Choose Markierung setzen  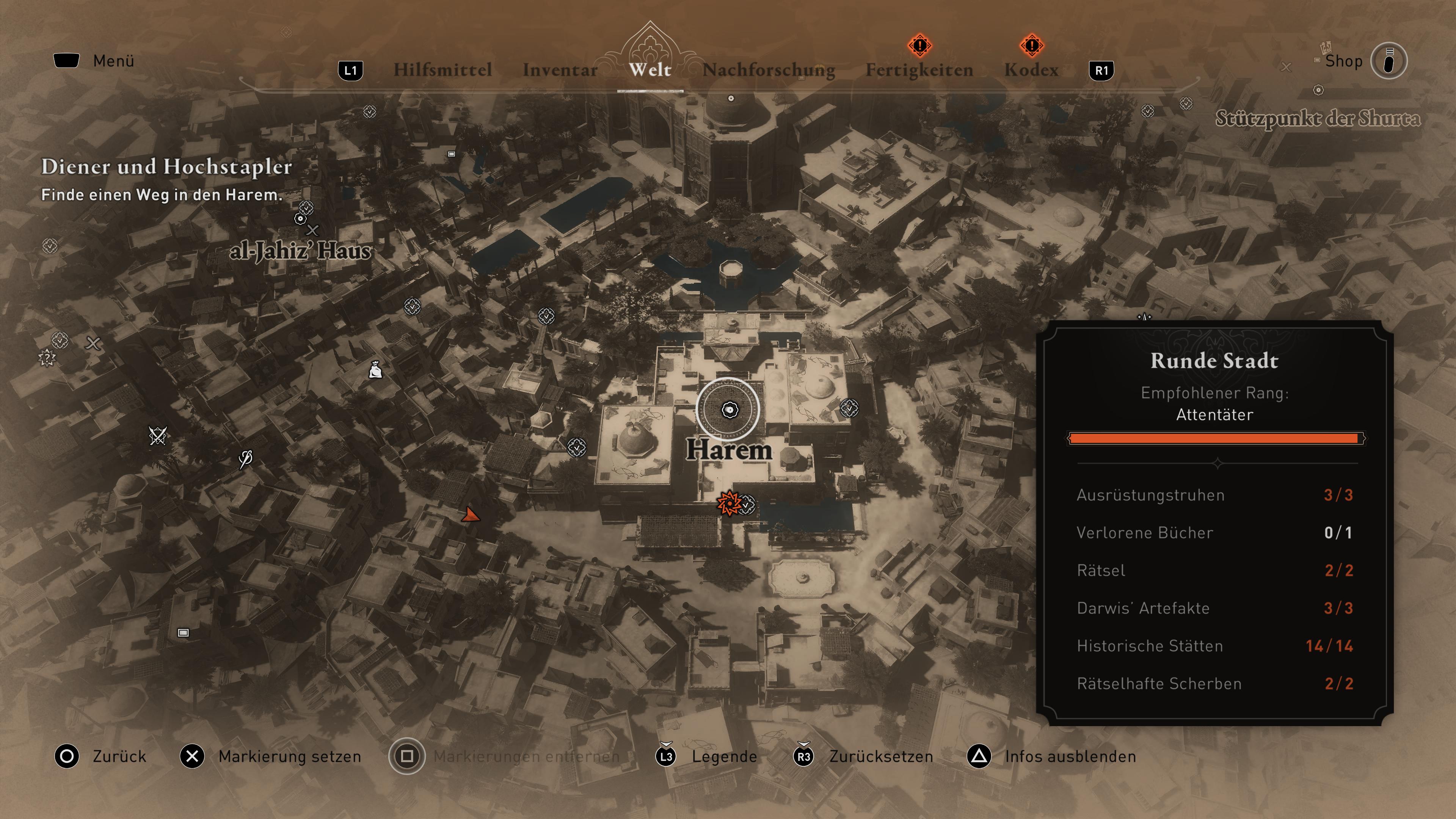pos(289,756)
